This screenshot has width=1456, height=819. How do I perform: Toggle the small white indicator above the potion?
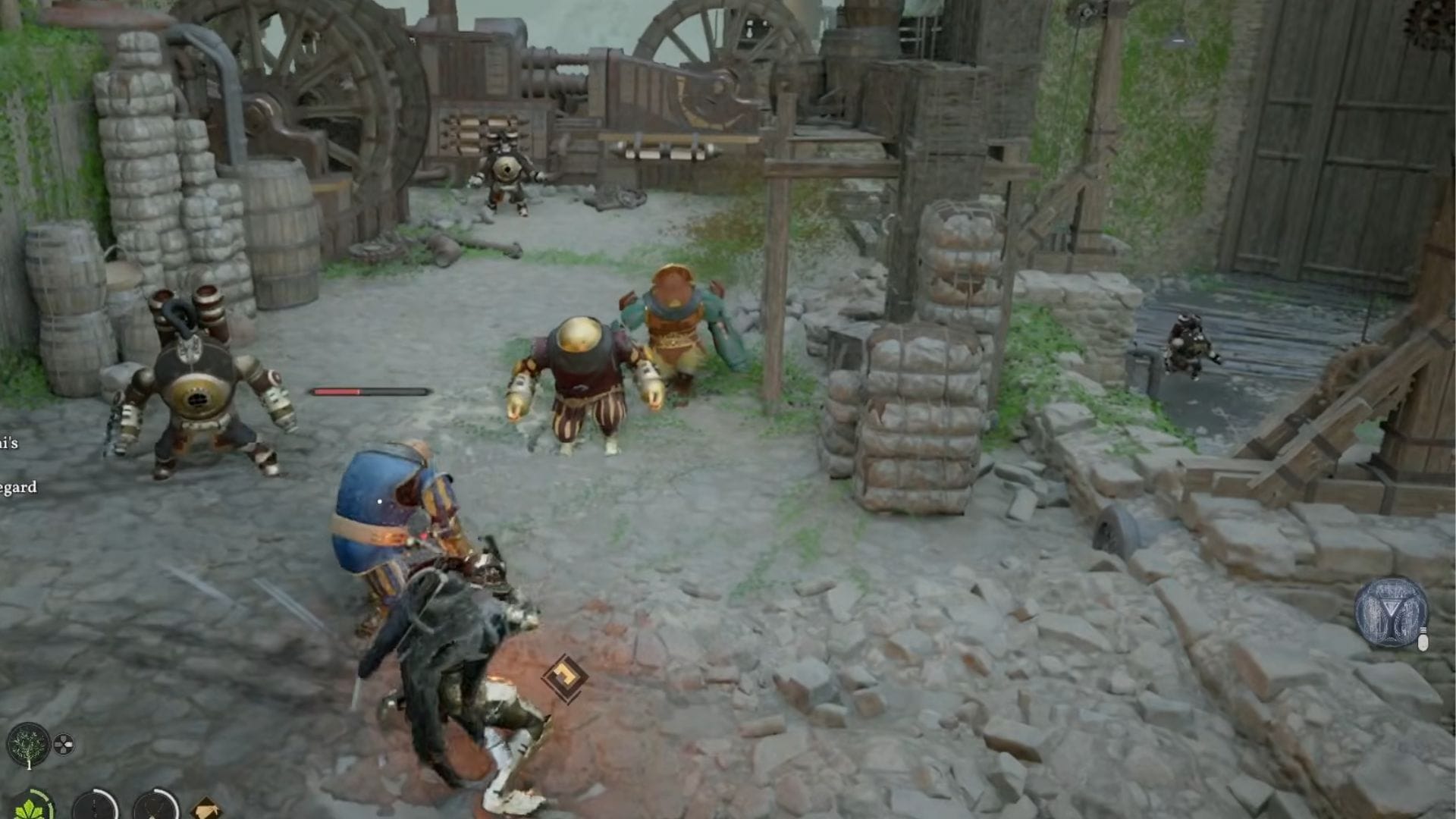click(1423, 628)
